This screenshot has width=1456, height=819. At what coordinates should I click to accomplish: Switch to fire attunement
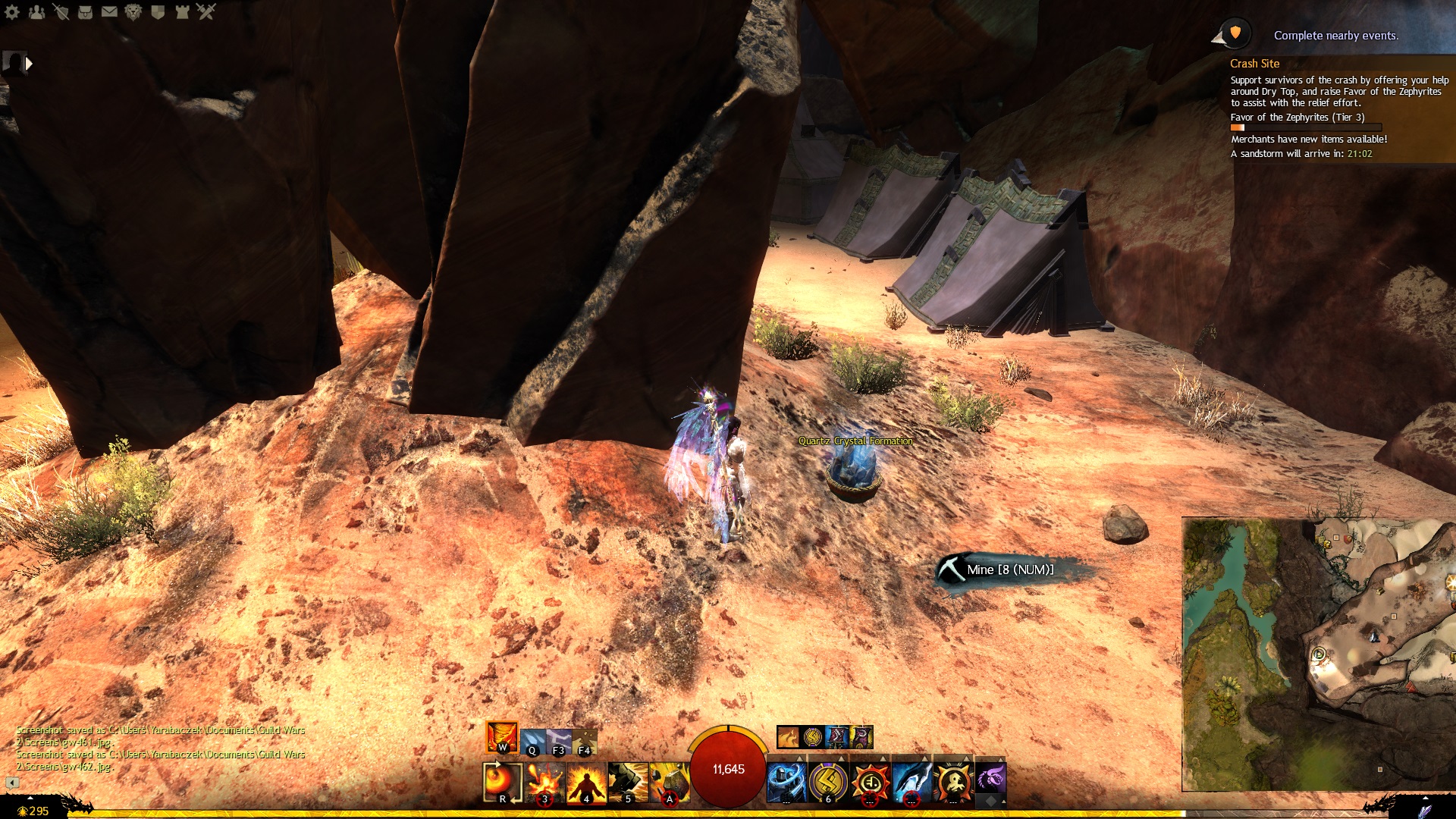tap(502, 736)
